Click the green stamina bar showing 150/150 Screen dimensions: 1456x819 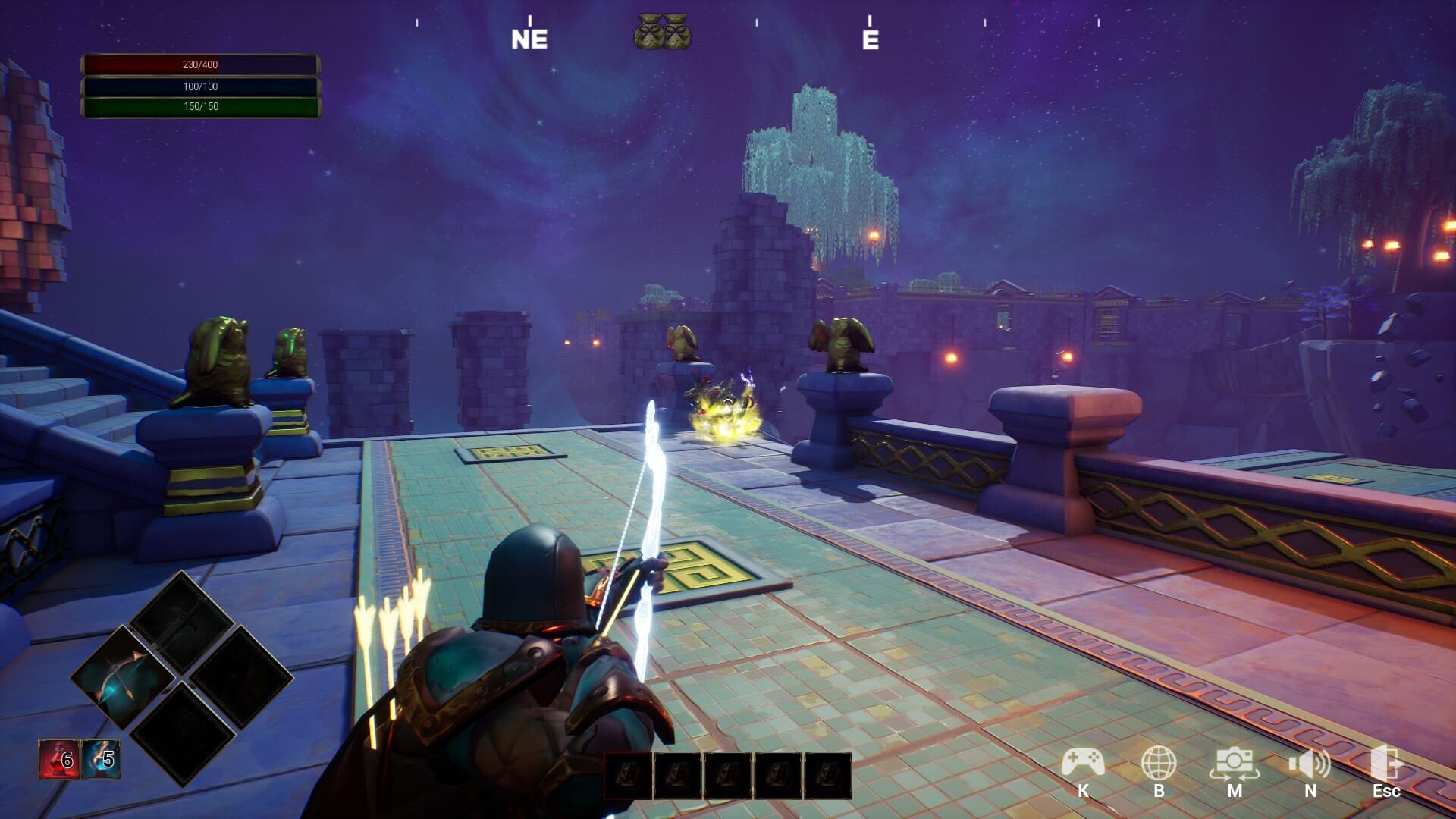(199, 108)
